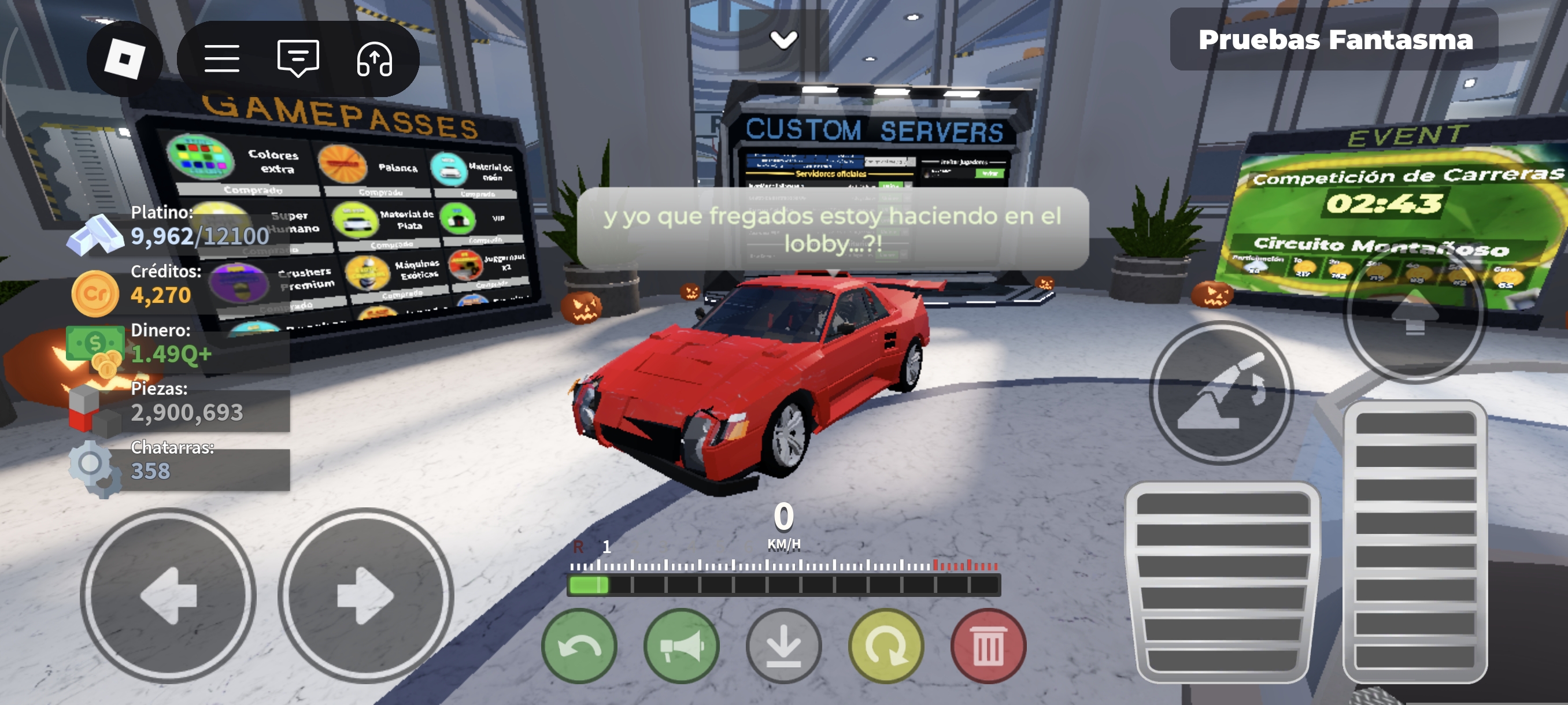This screenshot has height=705, width=1568.
Task: Tap the yellow circular-arrow respawn button
Action: tap(886, 646)
